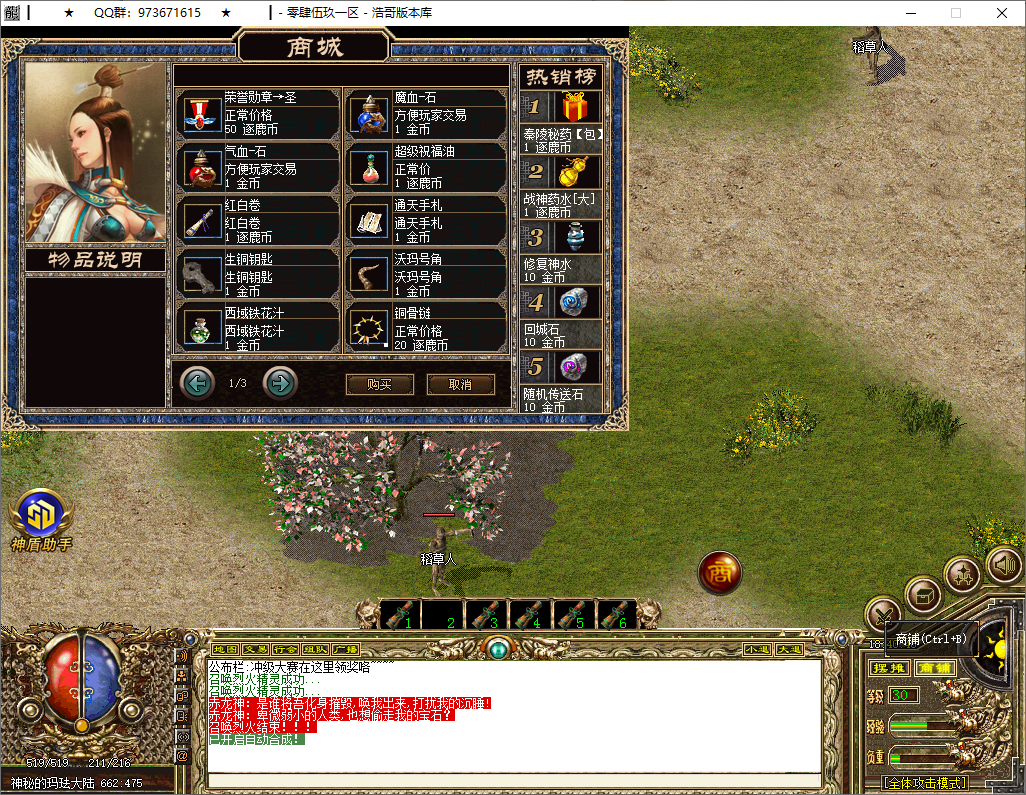
Task: Choose the 通天手札 item
Action: (x=370, y=223)
